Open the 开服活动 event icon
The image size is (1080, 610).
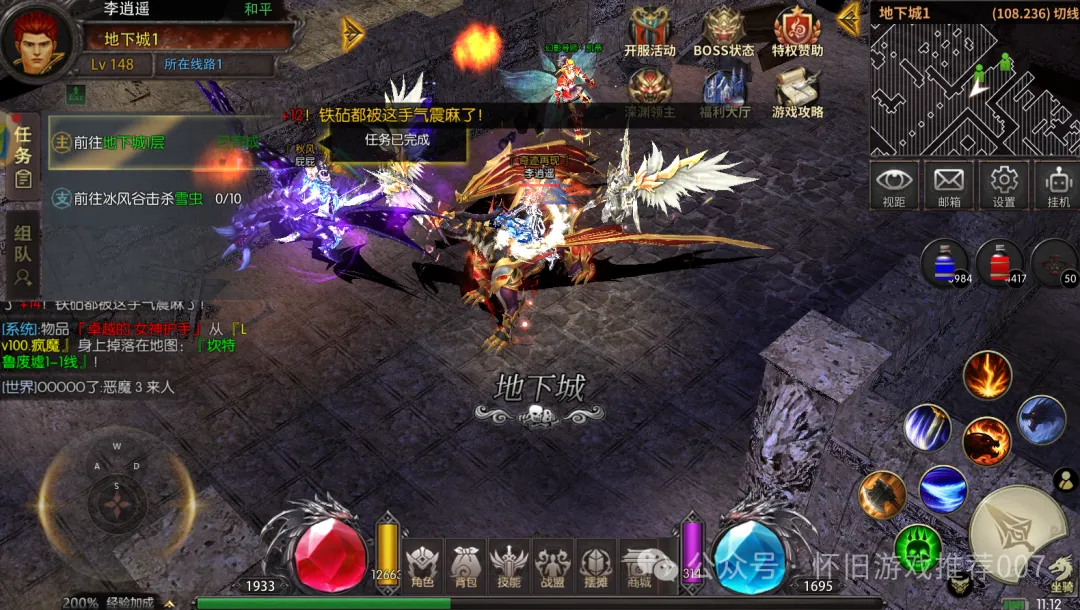[x=649, y=32]
